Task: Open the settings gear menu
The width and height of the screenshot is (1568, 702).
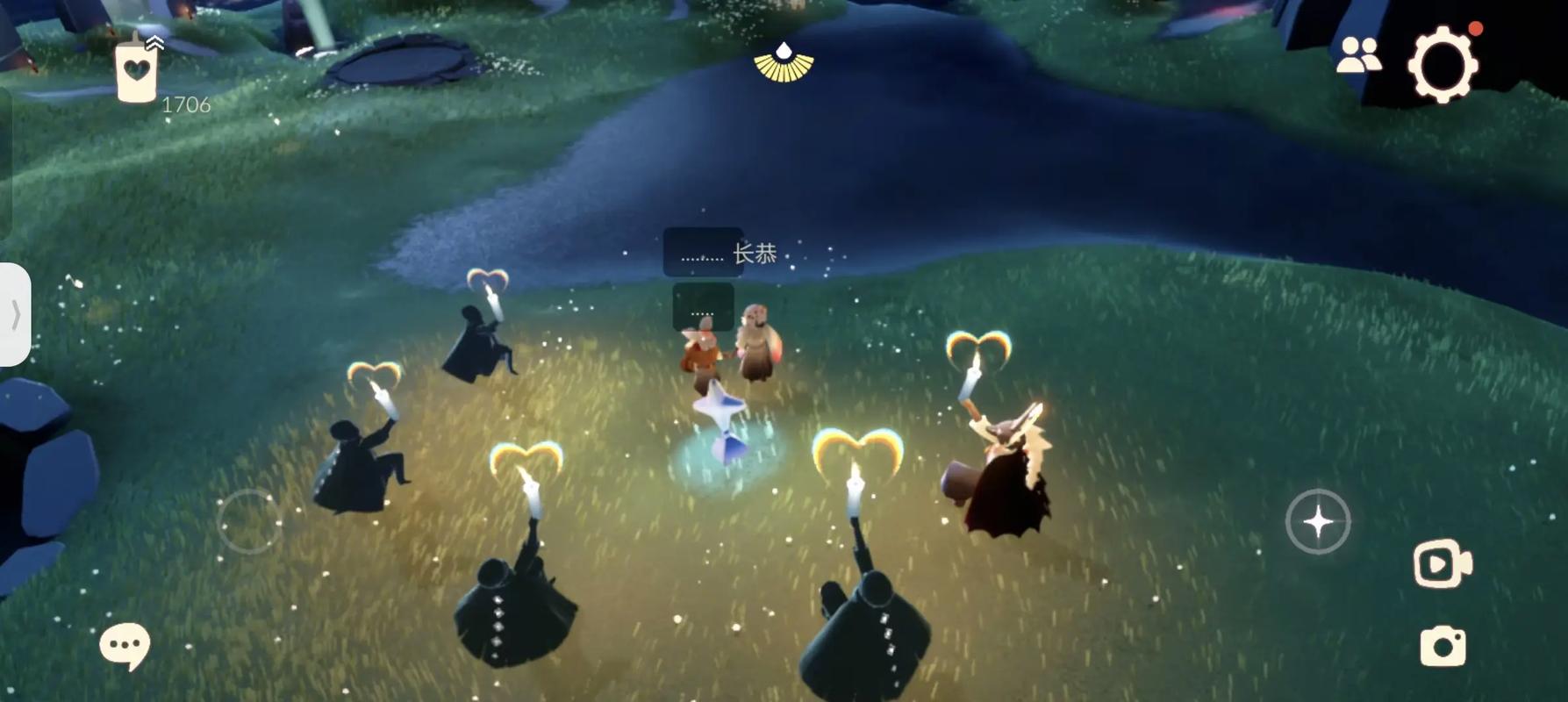Action: coord(1443,64)
